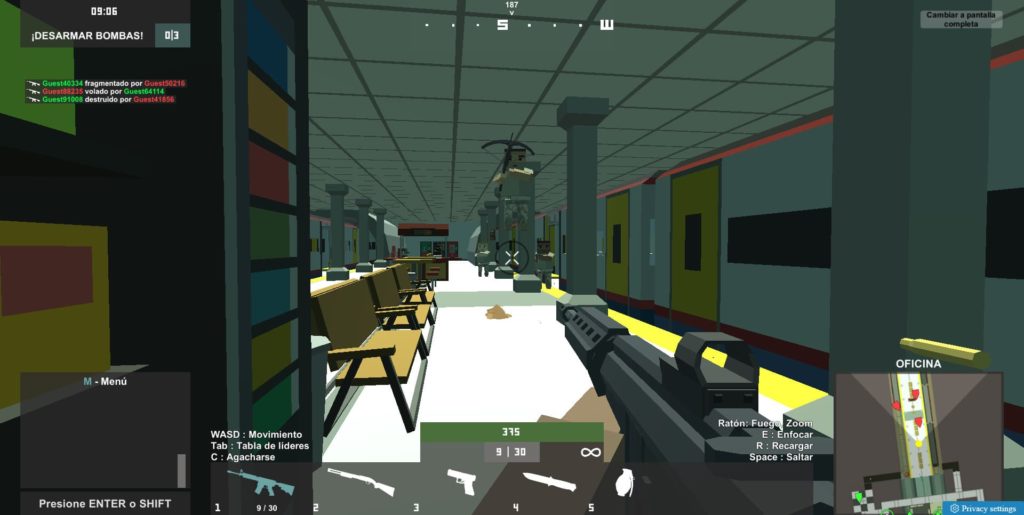Choose the shotgun in the weapon bar
The width and height of the screenshot is (1024, 515).
click(x=360, y=483)
